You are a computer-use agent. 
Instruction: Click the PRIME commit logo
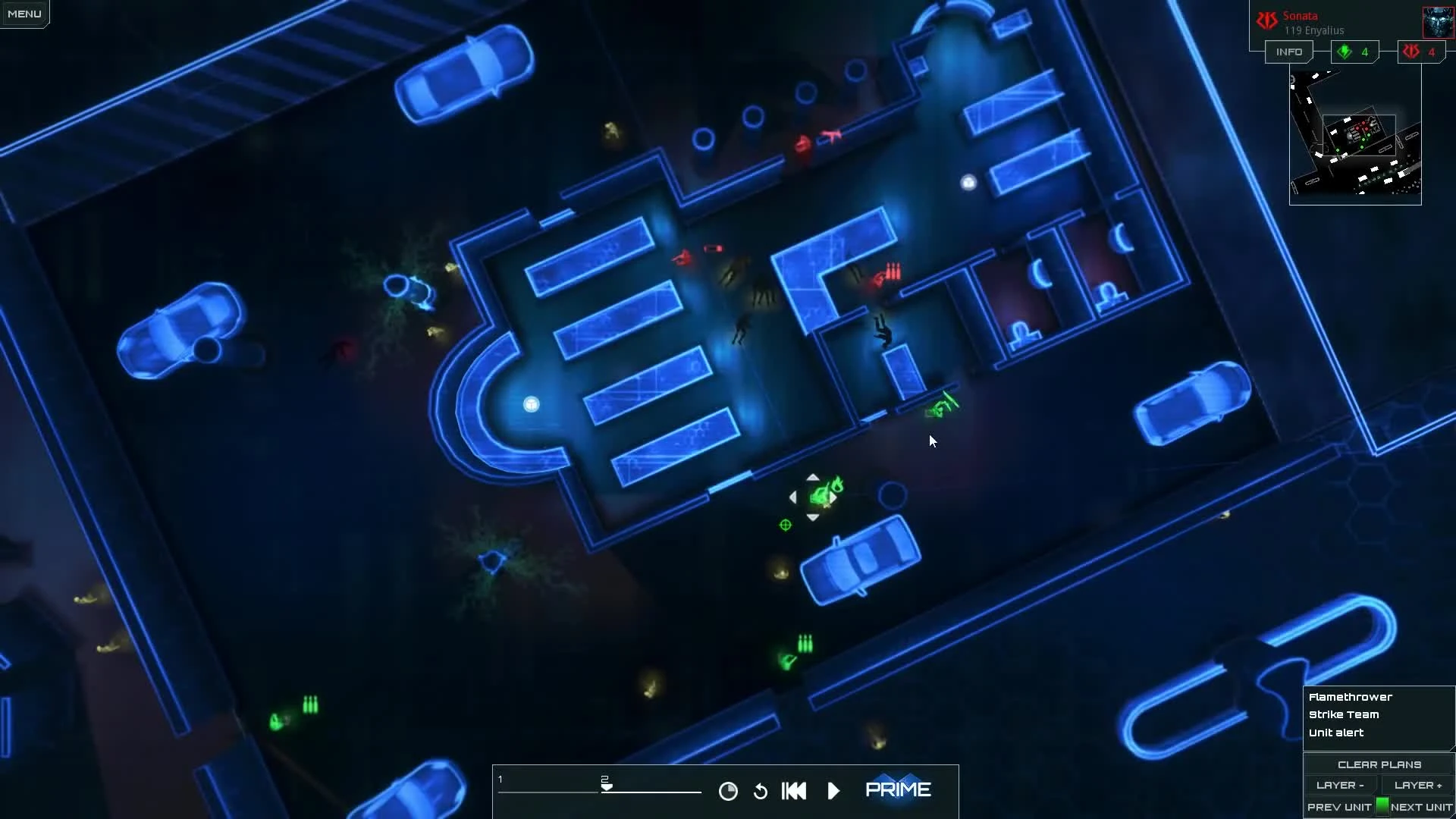pos(899,789)
